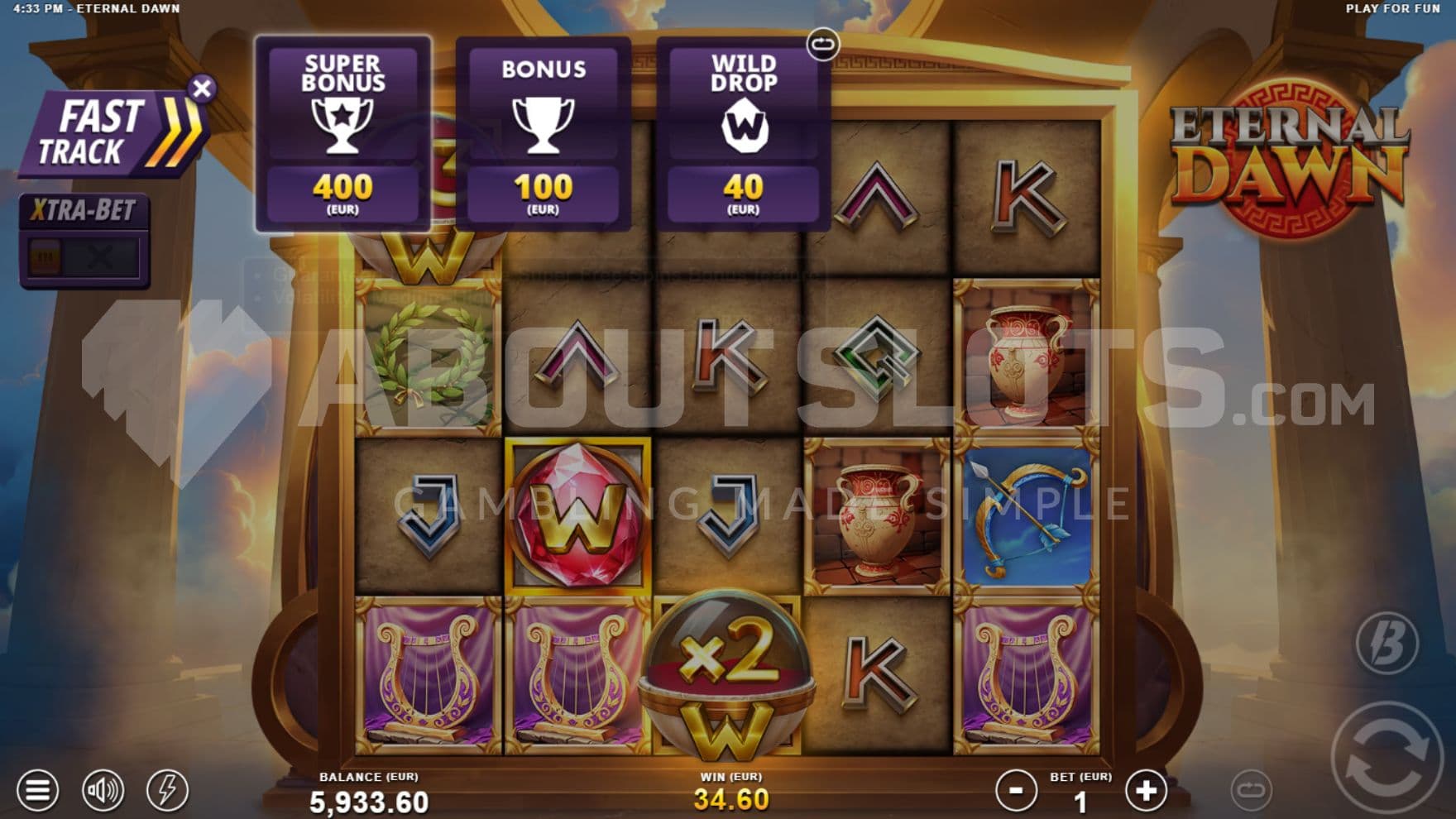This screenshot has height=819, width=1456.
Task: Click the loop icon above Wild Drop
Action: 822,44
